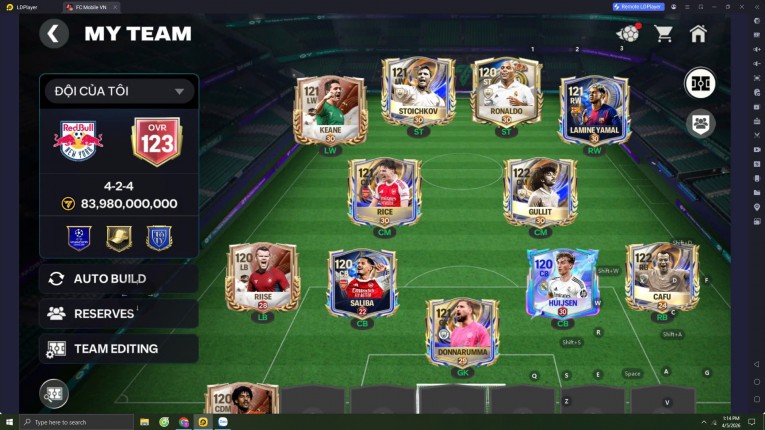
Task: Select the Stoichkov striker card
Action: click(x=418, y=91)
